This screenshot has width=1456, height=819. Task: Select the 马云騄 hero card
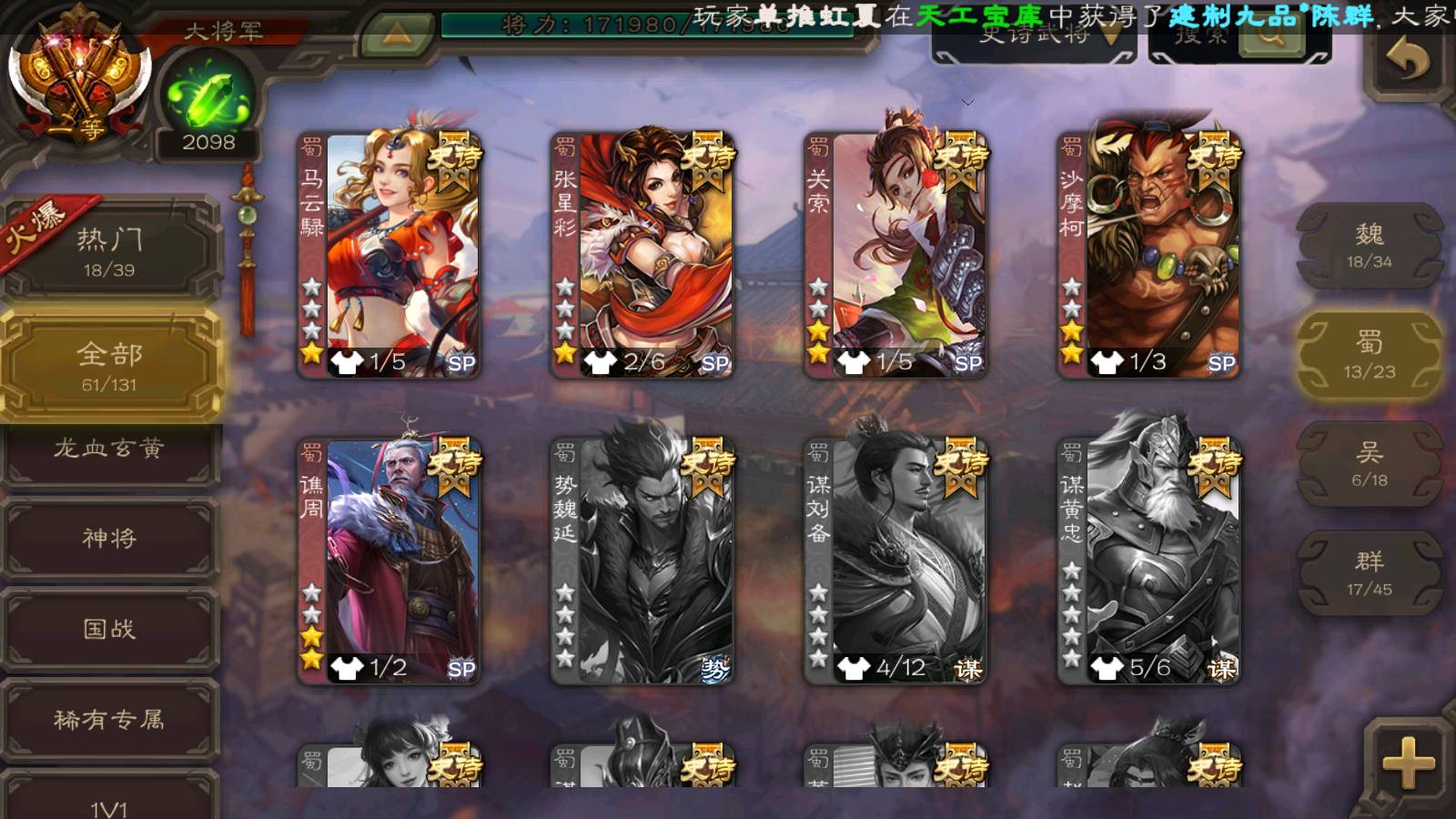coord(389,255)
